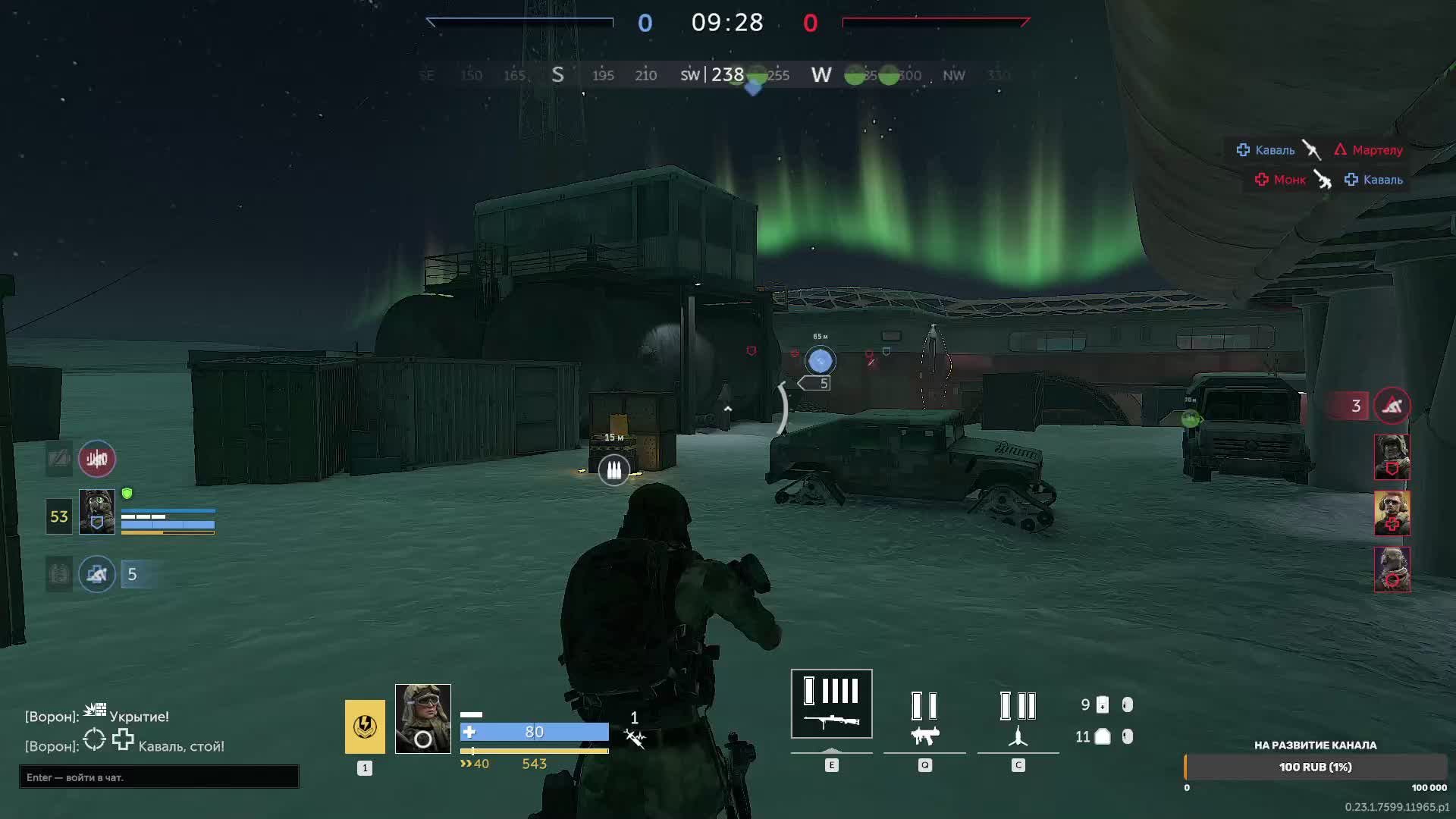Click the chat input field
This screenshot has width=1456, height=819.
159,777
